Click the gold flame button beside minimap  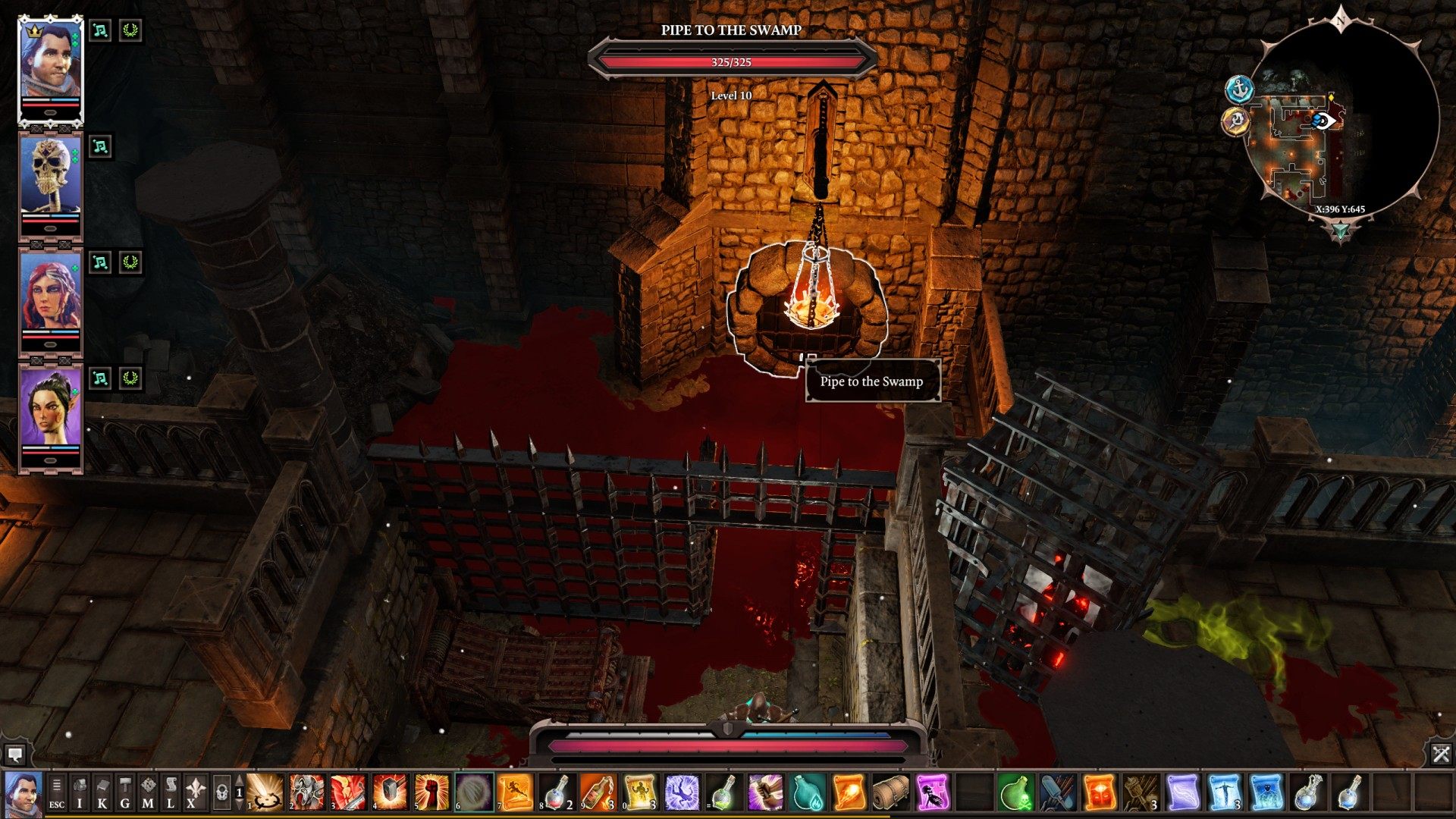pyautogui.click(x=1236, y=121)
